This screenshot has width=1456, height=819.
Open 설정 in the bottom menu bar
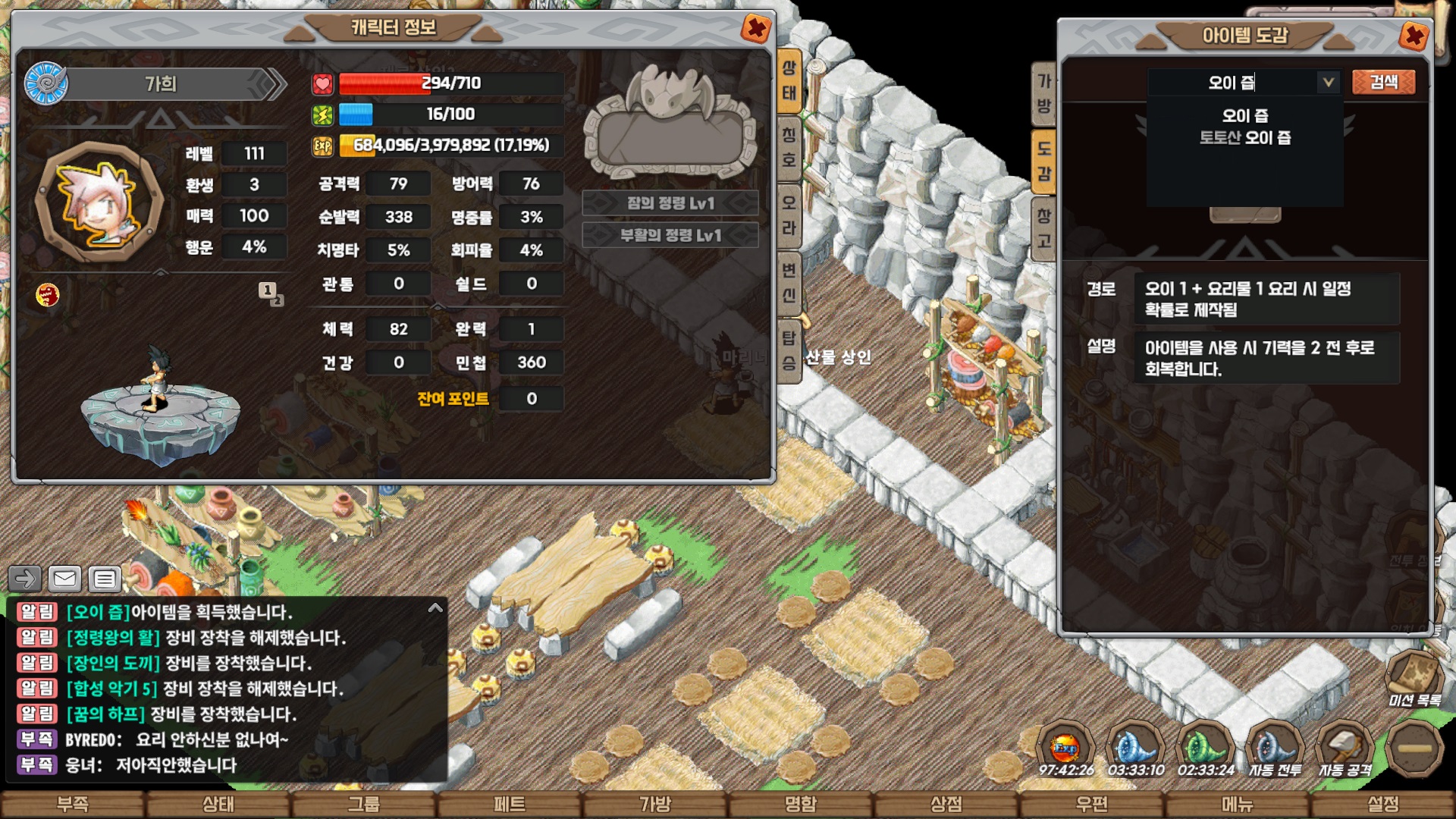click(x=1383, y=804)
